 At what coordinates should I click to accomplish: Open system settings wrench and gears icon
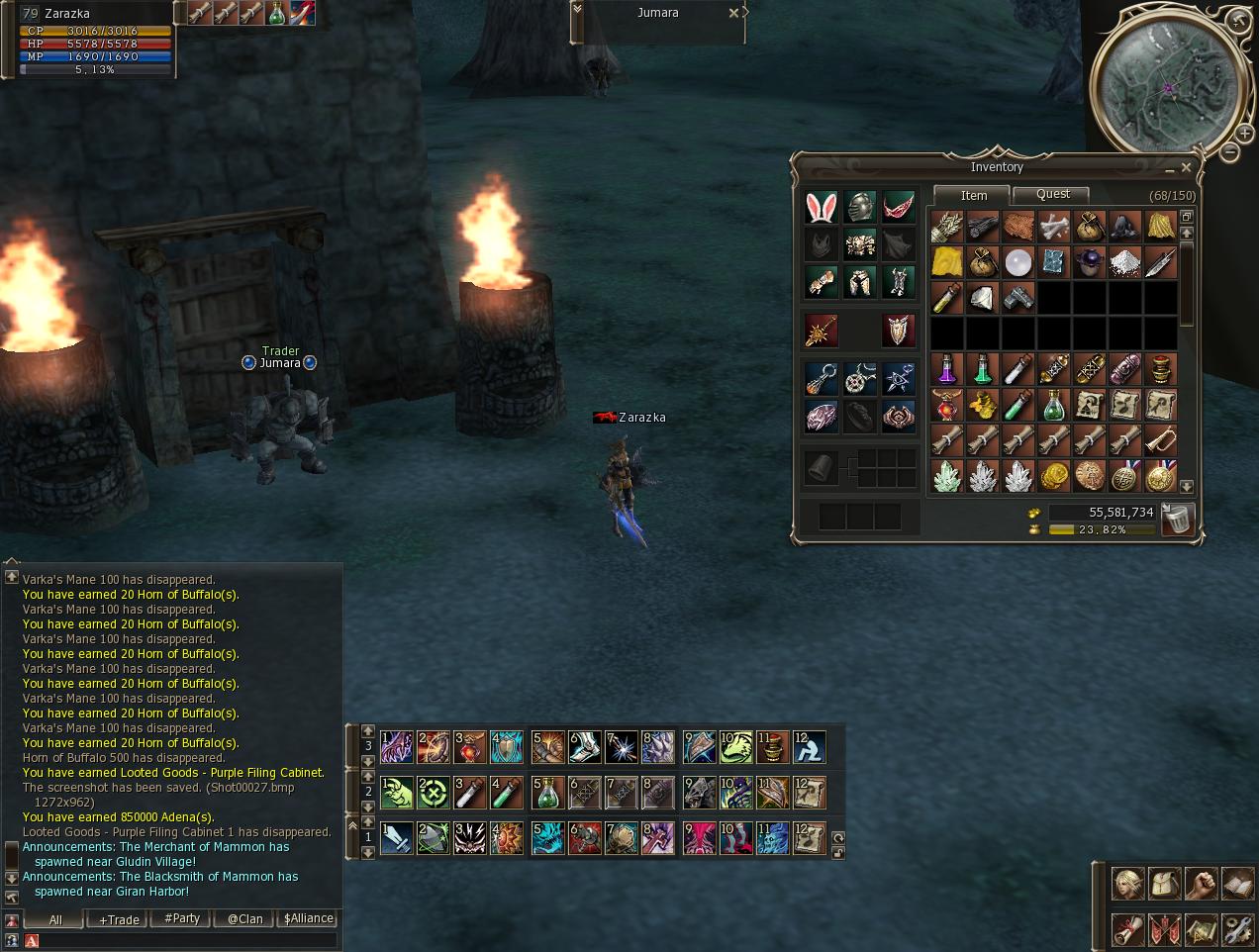click(x=1237, y=930)
